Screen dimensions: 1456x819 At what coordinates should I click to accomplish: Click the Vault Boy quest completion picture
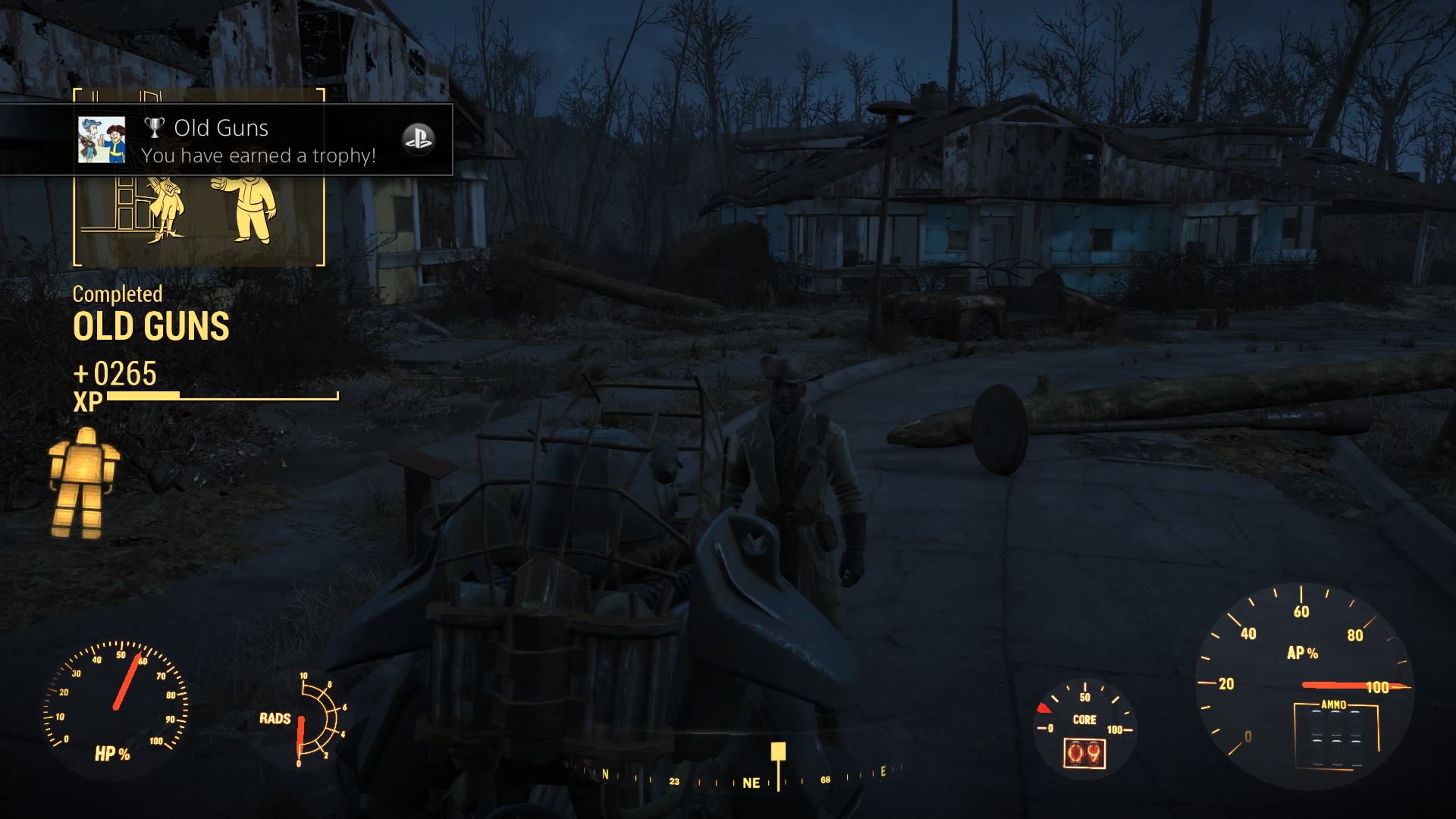click(x=199, y=218)
